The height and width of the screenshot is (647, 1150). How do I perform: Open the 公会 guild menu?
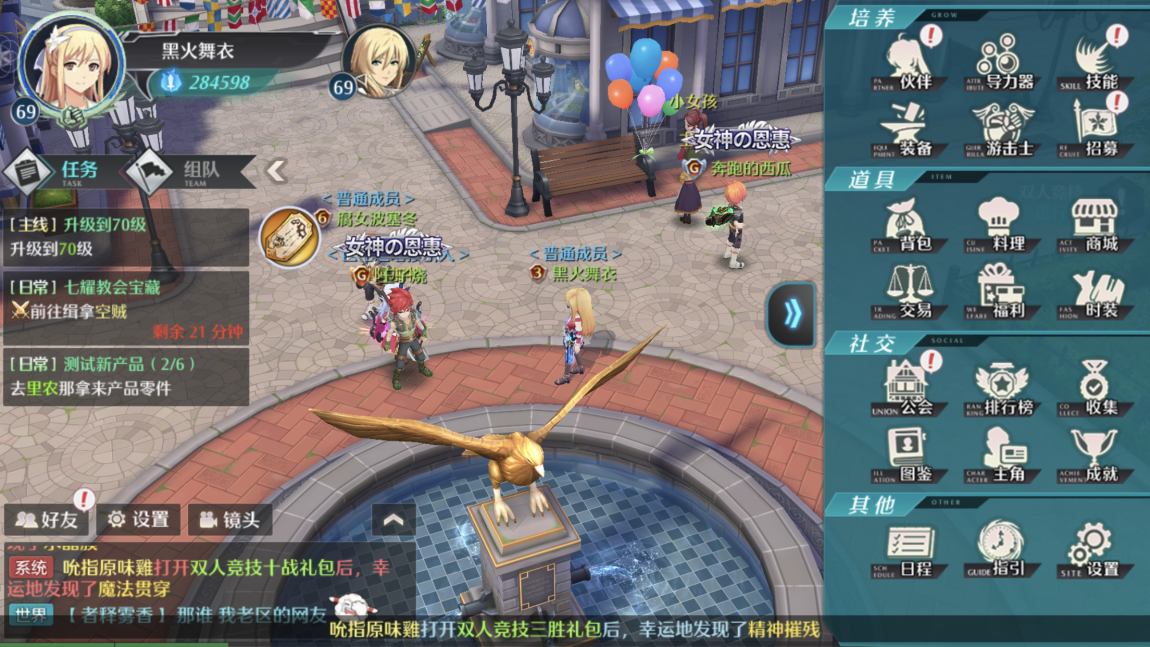909,388
